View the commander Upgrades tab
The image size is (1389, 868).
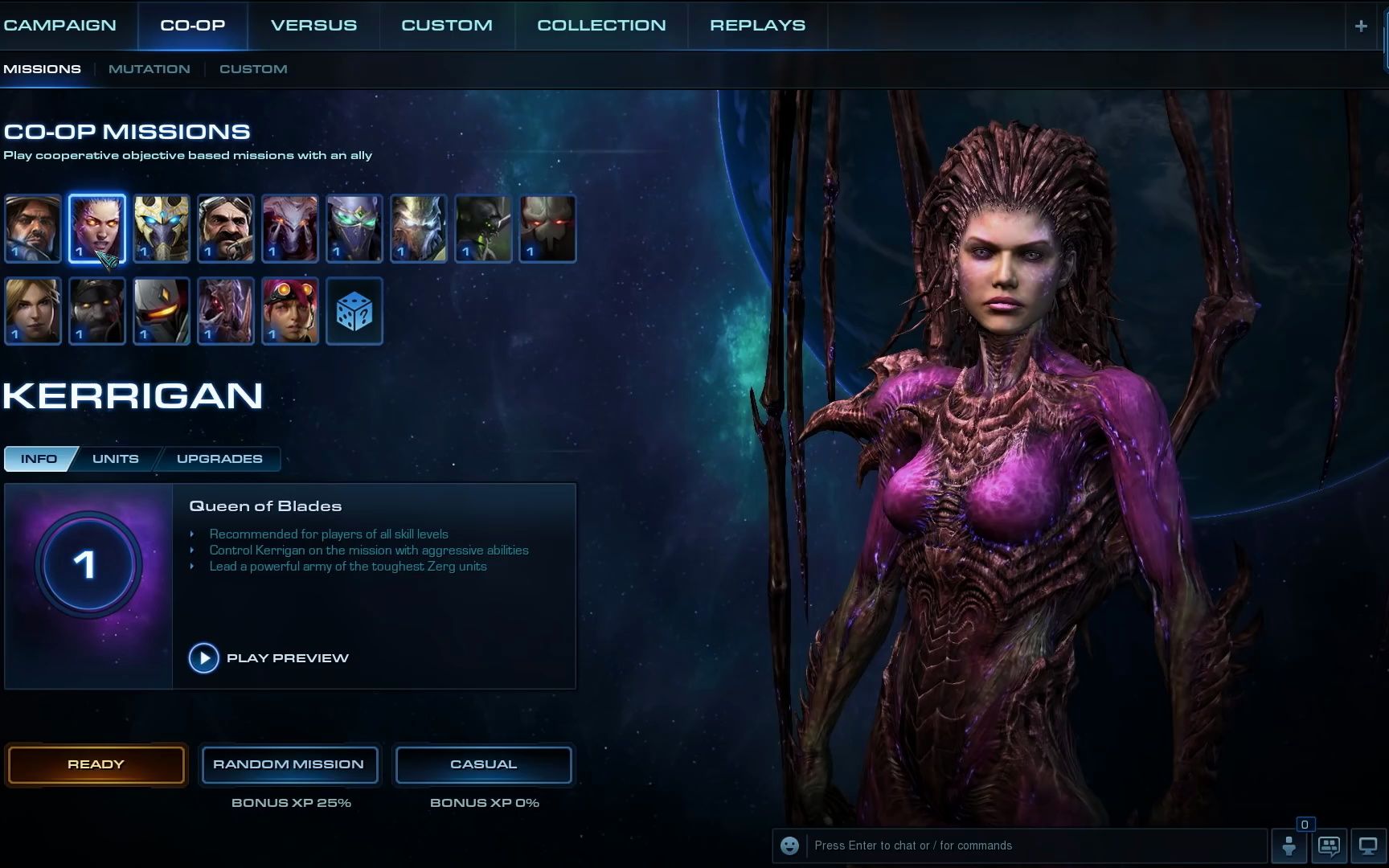pyautogui.click(x=219, y=459)
